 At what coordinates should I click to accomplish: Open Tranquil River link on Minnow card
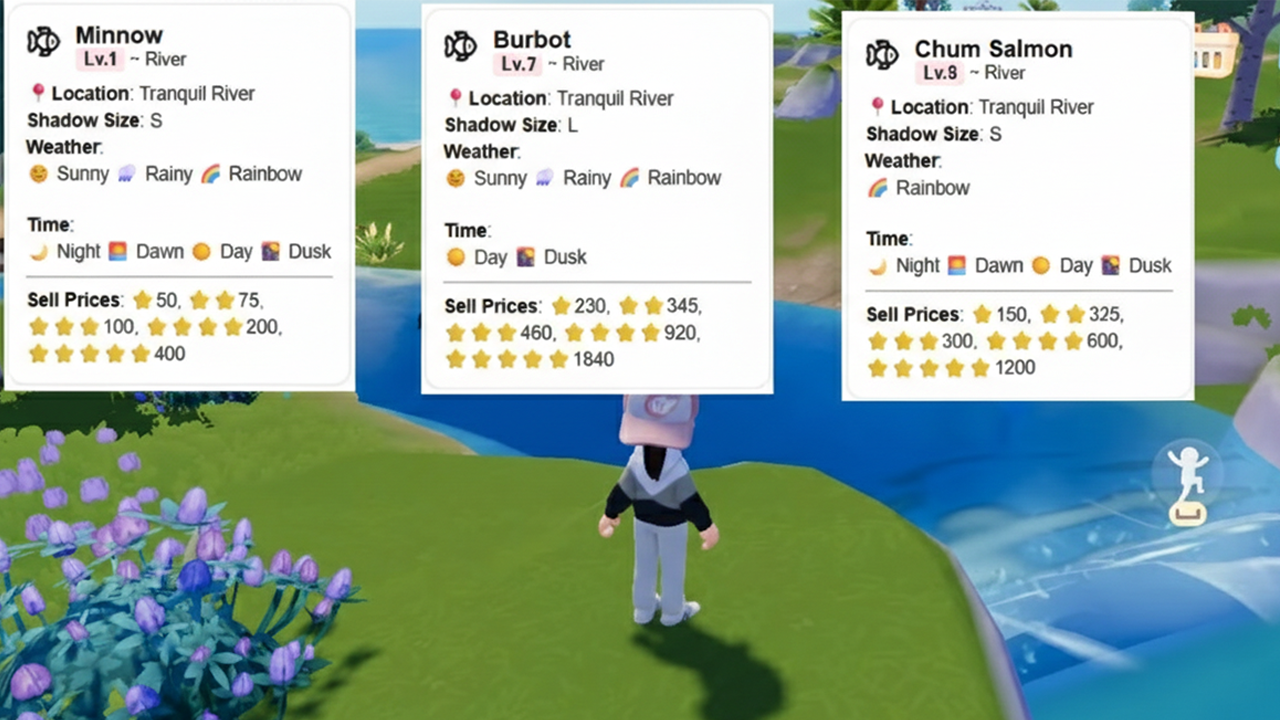click(197, 93)
